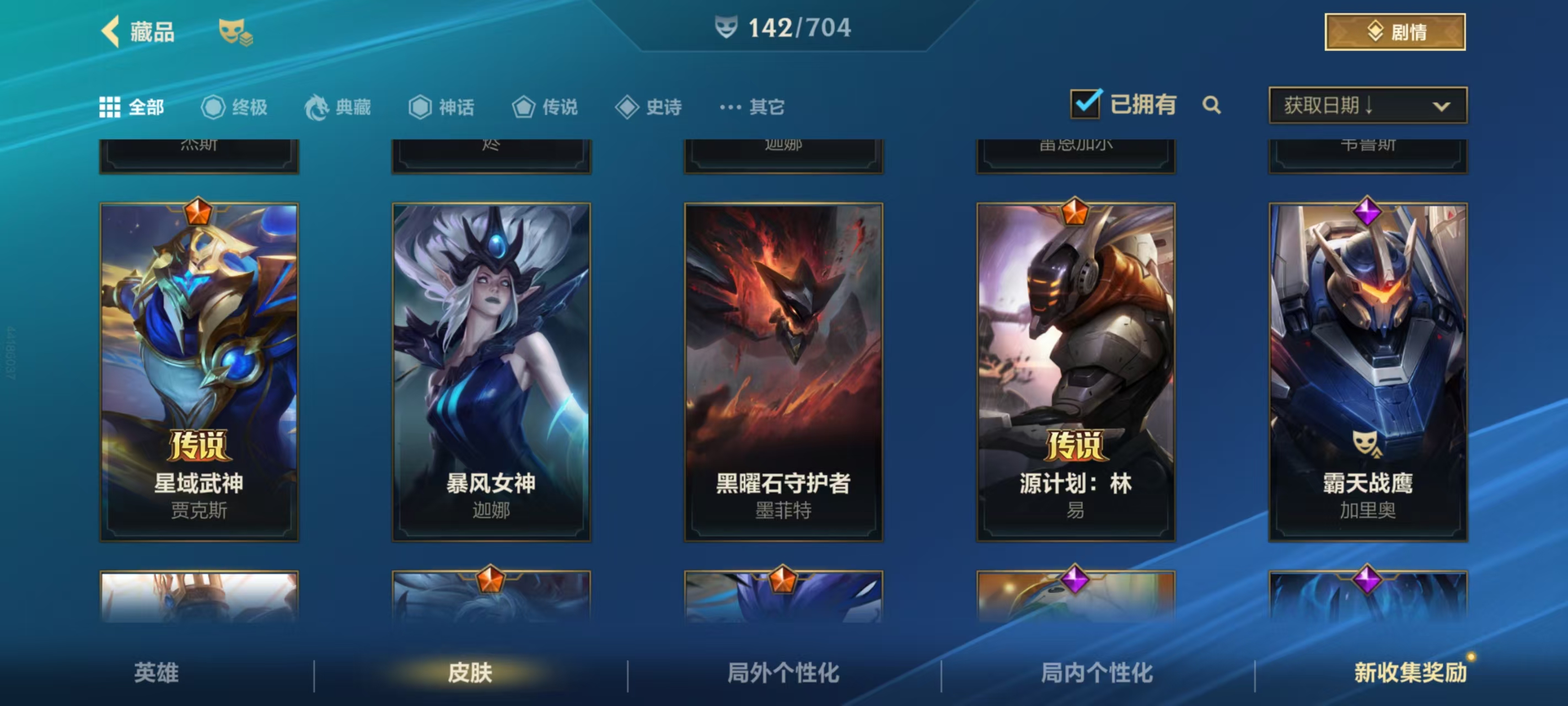The width and height of the screenshot is (1568, 706).
Task: Toggle the 已拥有 owned checkbox
Action: point(1085,105)
